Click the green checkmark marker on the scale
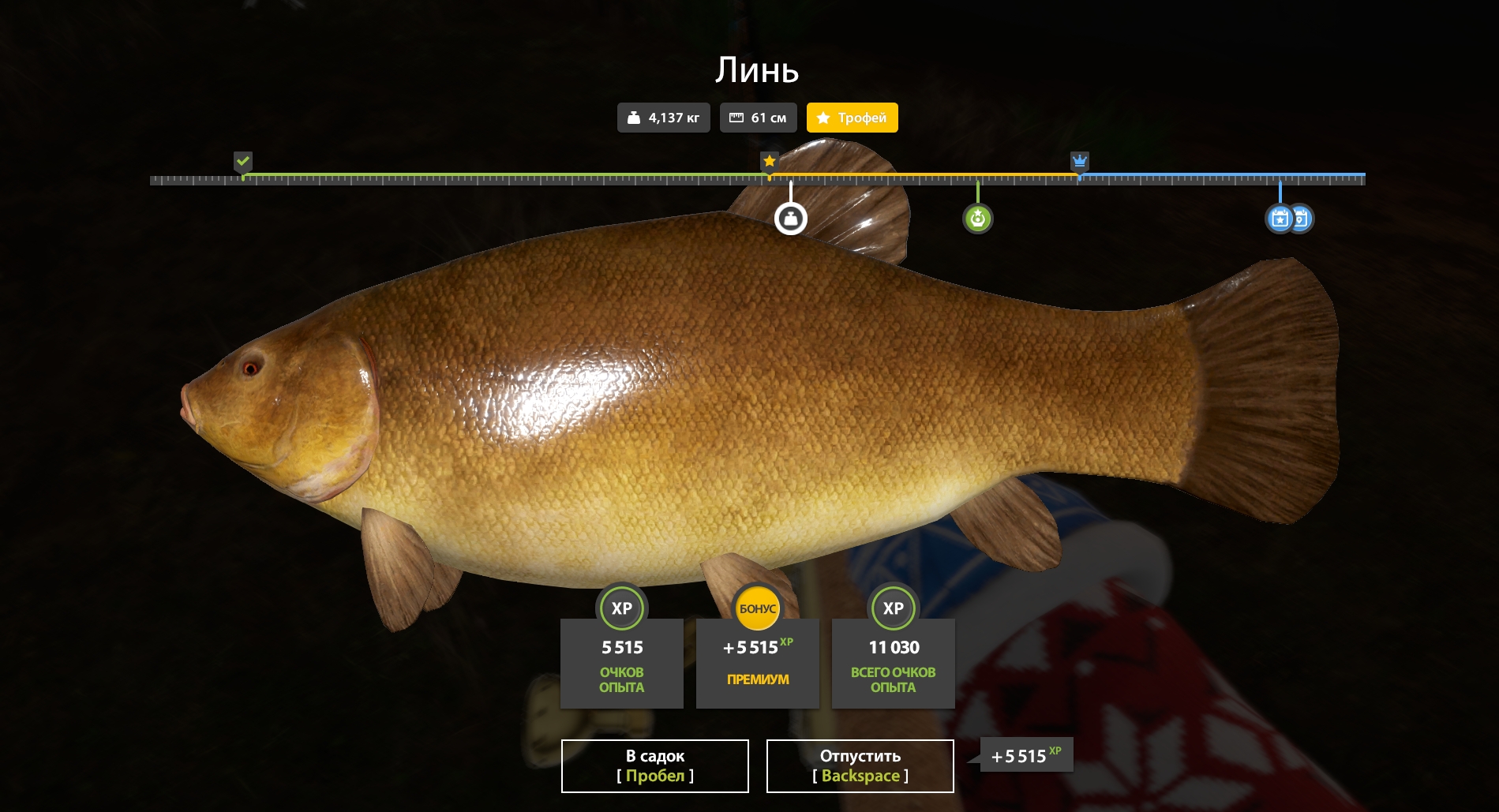Screen dimensions: 1499x812 point(243,162)
